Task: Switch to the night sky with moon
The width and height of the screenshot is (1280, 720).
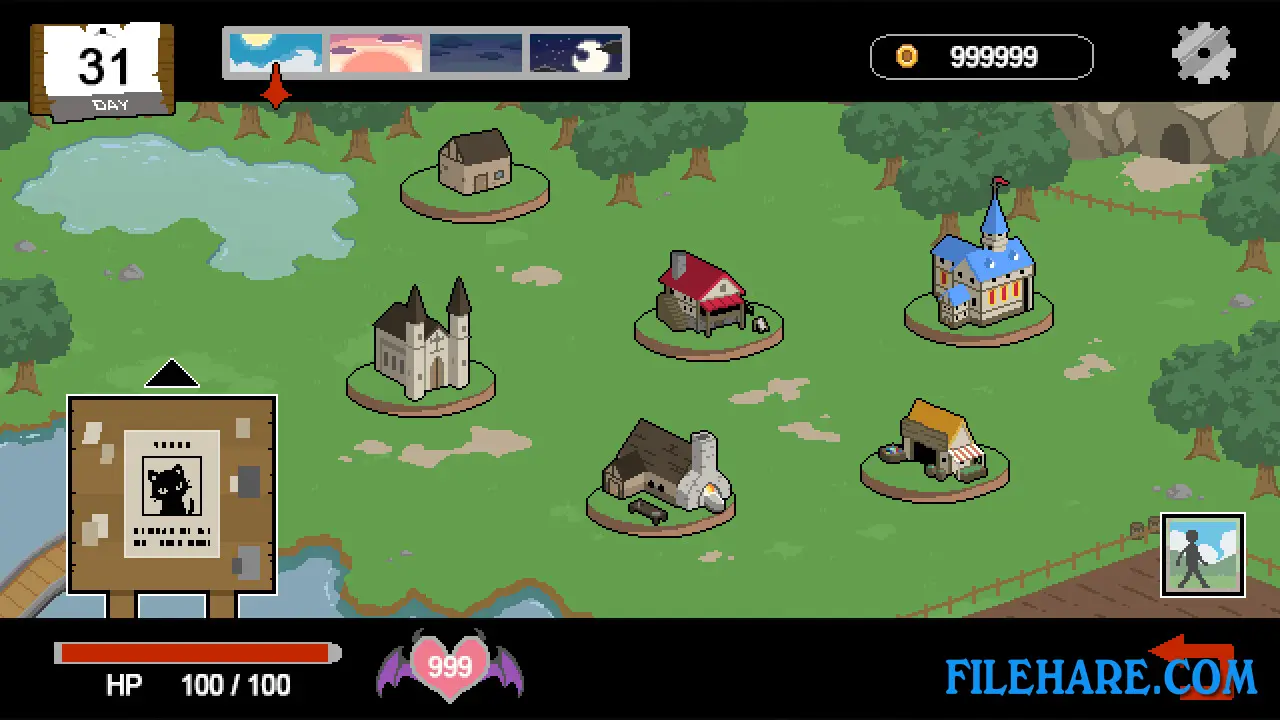Action: coord(576,52)
